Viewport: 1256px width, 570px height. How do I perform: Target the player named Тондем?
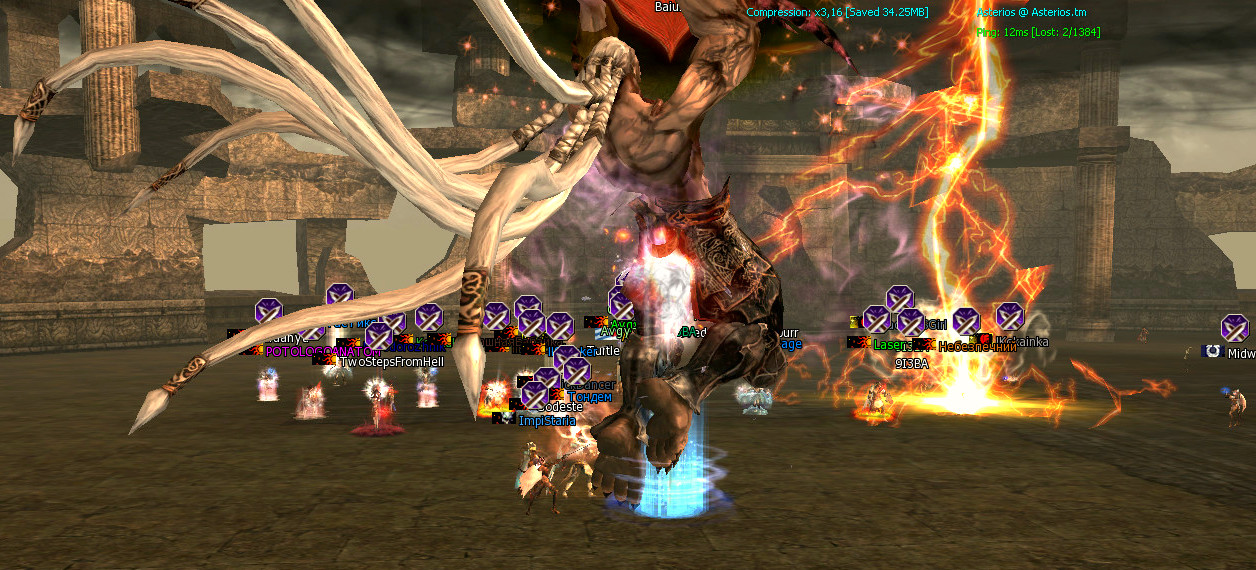coord(590,397)
